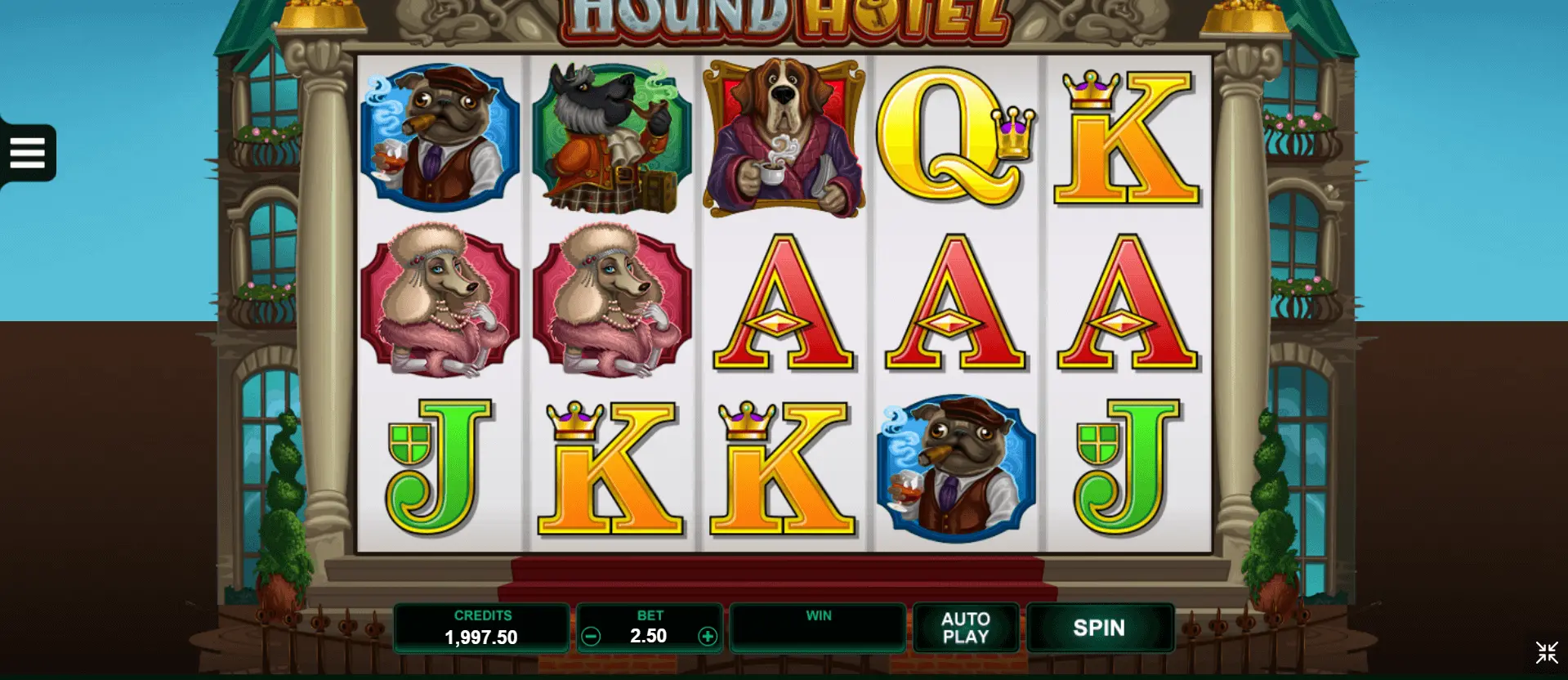Viewport: 1568px width, 680px height.
Task: Increase the bet with the plus button
Action: tap(708, 637)
